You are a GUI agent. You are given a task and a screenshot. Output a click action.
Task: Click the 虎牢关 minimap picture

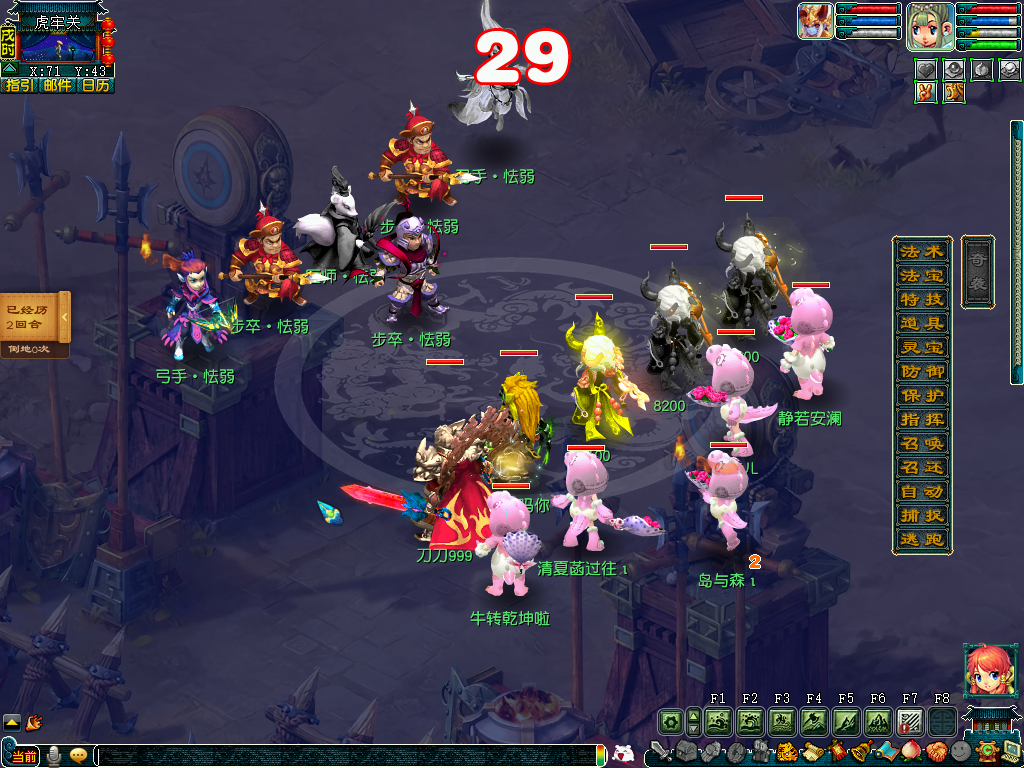[58, 46]
